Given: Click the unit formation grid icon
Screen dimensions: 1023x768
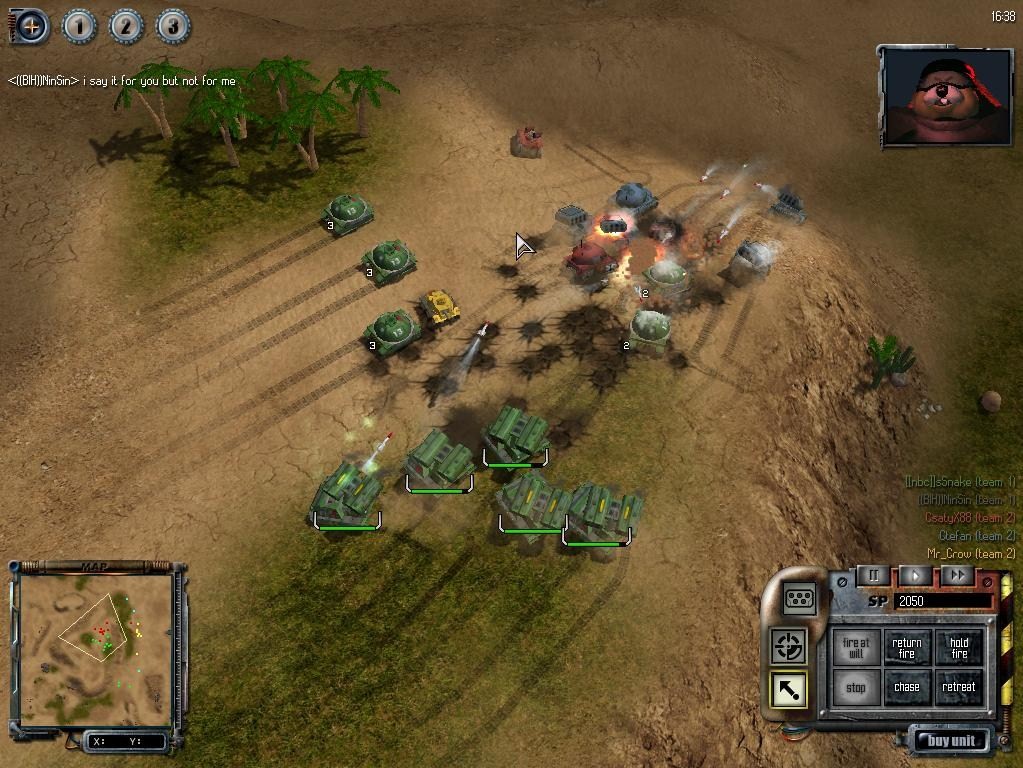Looking at the screenshot, I should [800, 597].
